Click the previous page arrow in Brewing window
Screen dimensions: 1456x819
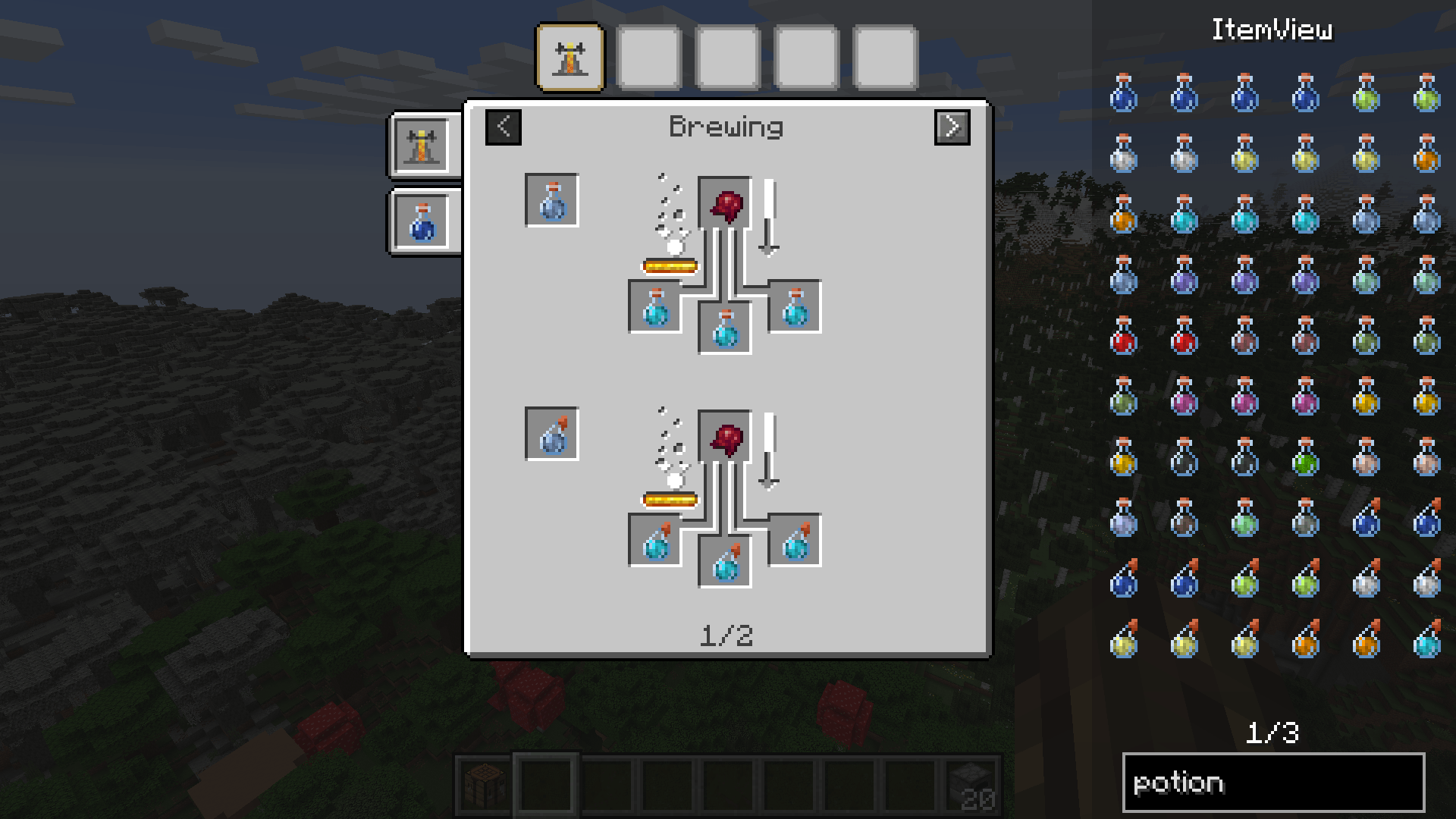502,127
